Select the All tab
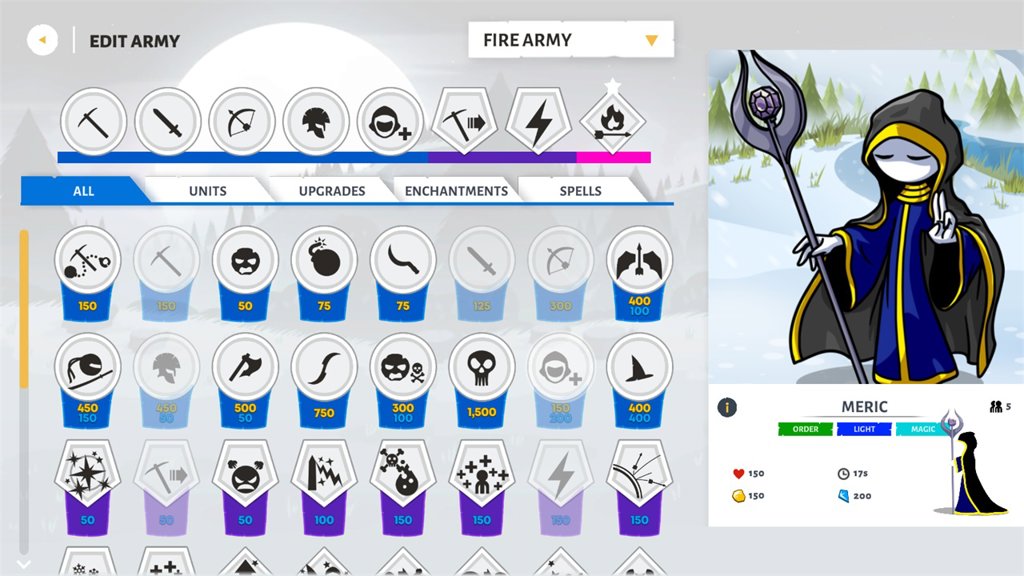Viewport: 1024px width, 576px height. click(84, 190)
